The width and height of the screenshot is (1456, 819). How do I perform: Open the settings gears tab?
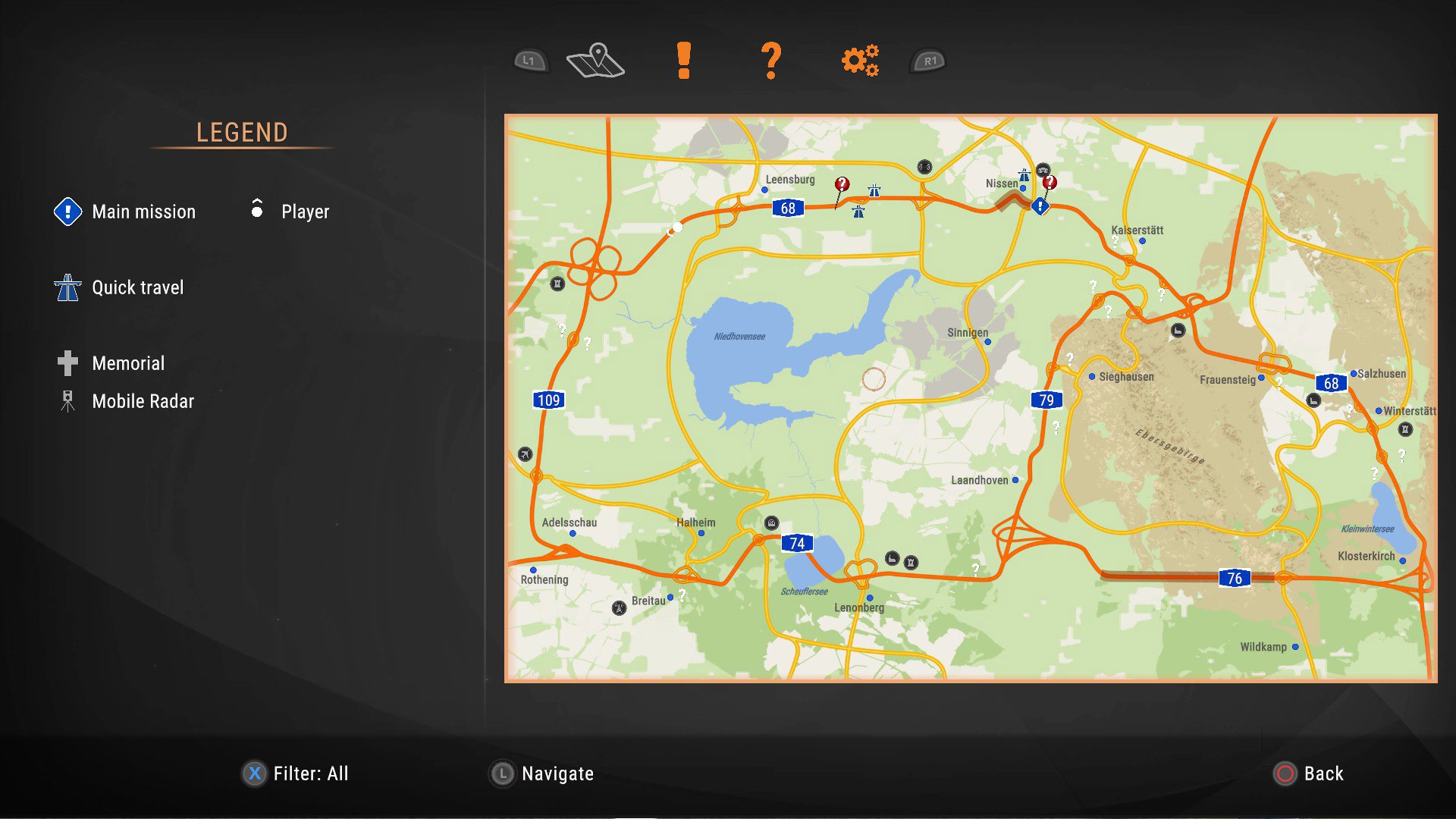point(859,60)
